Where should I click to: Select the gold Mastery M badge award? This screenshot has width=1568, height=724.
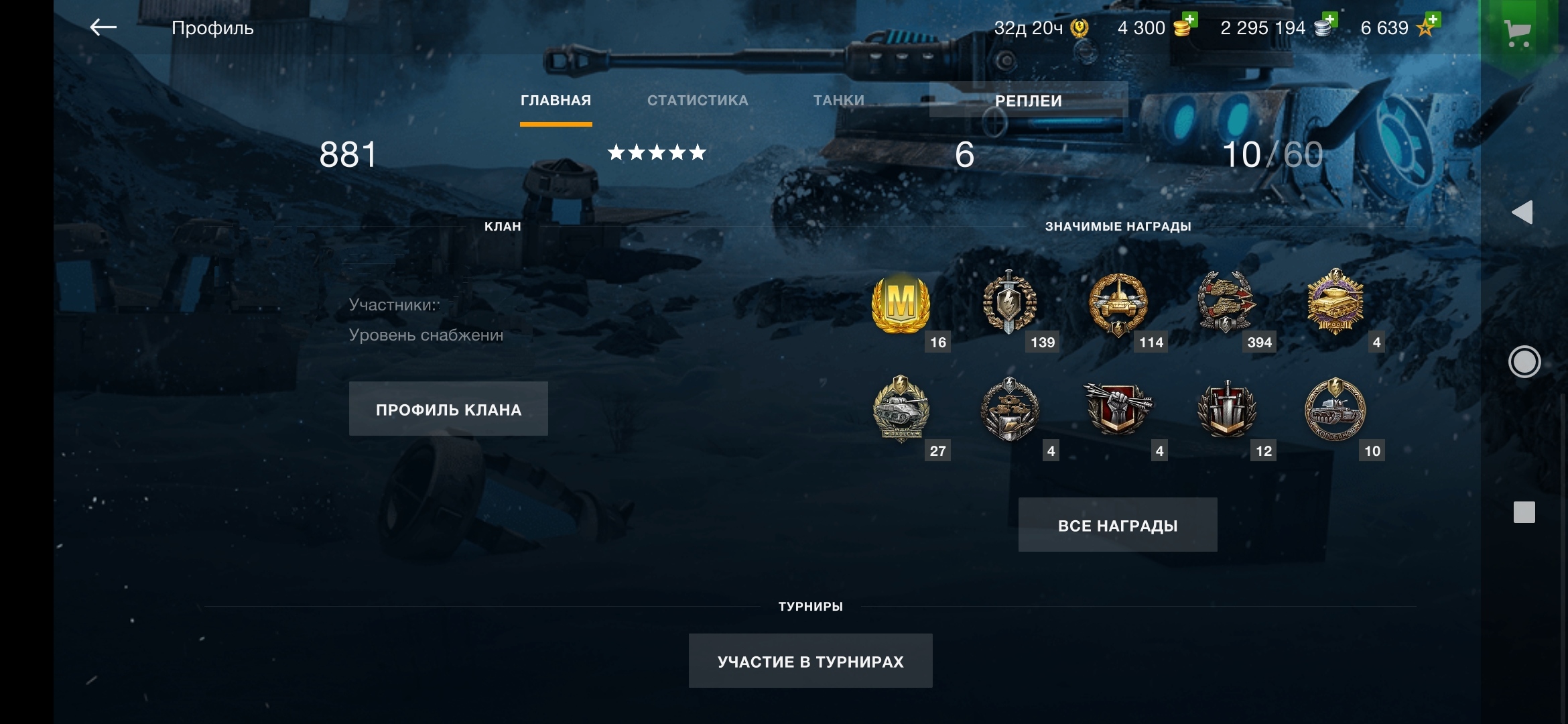click(901, 304)
